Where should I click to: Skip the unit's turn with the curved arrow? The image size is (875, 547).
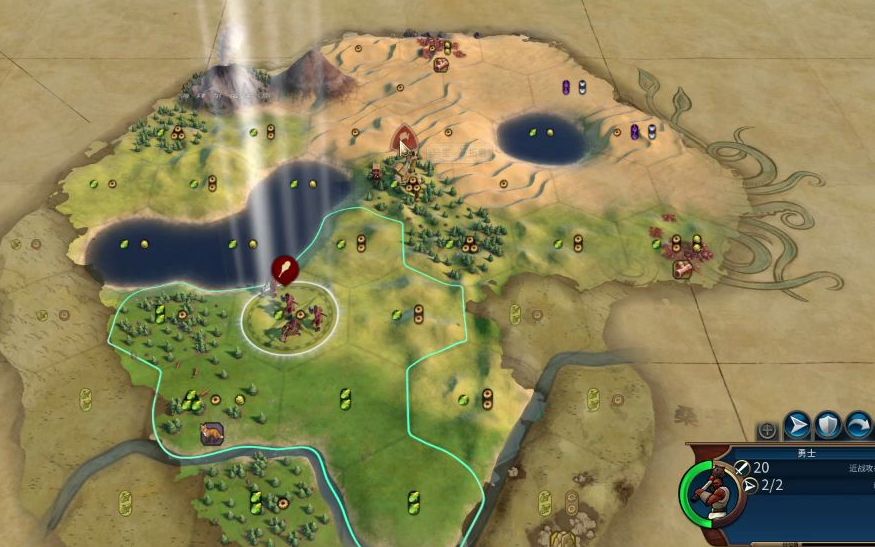pyautogui.click(x=858, y=426)
